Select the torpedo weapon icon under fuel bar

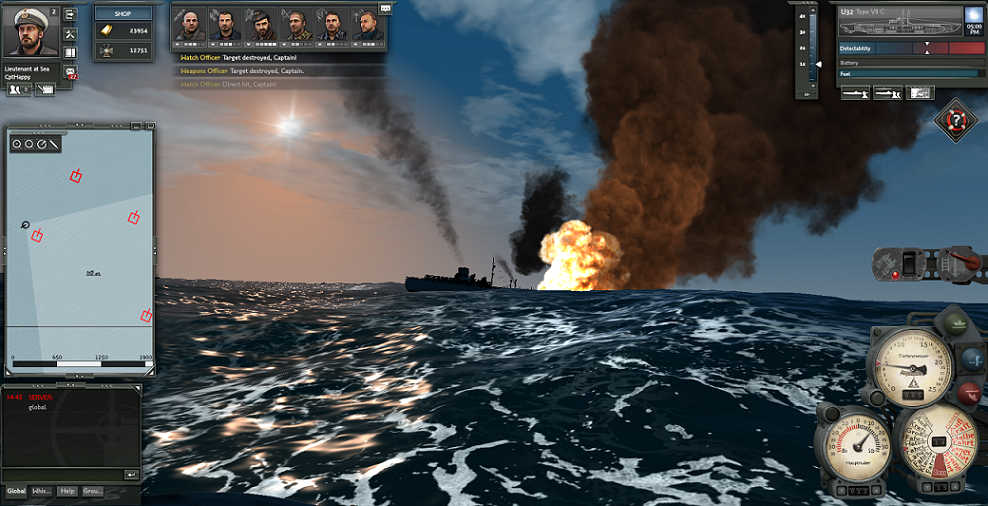[x=854, y=92]
